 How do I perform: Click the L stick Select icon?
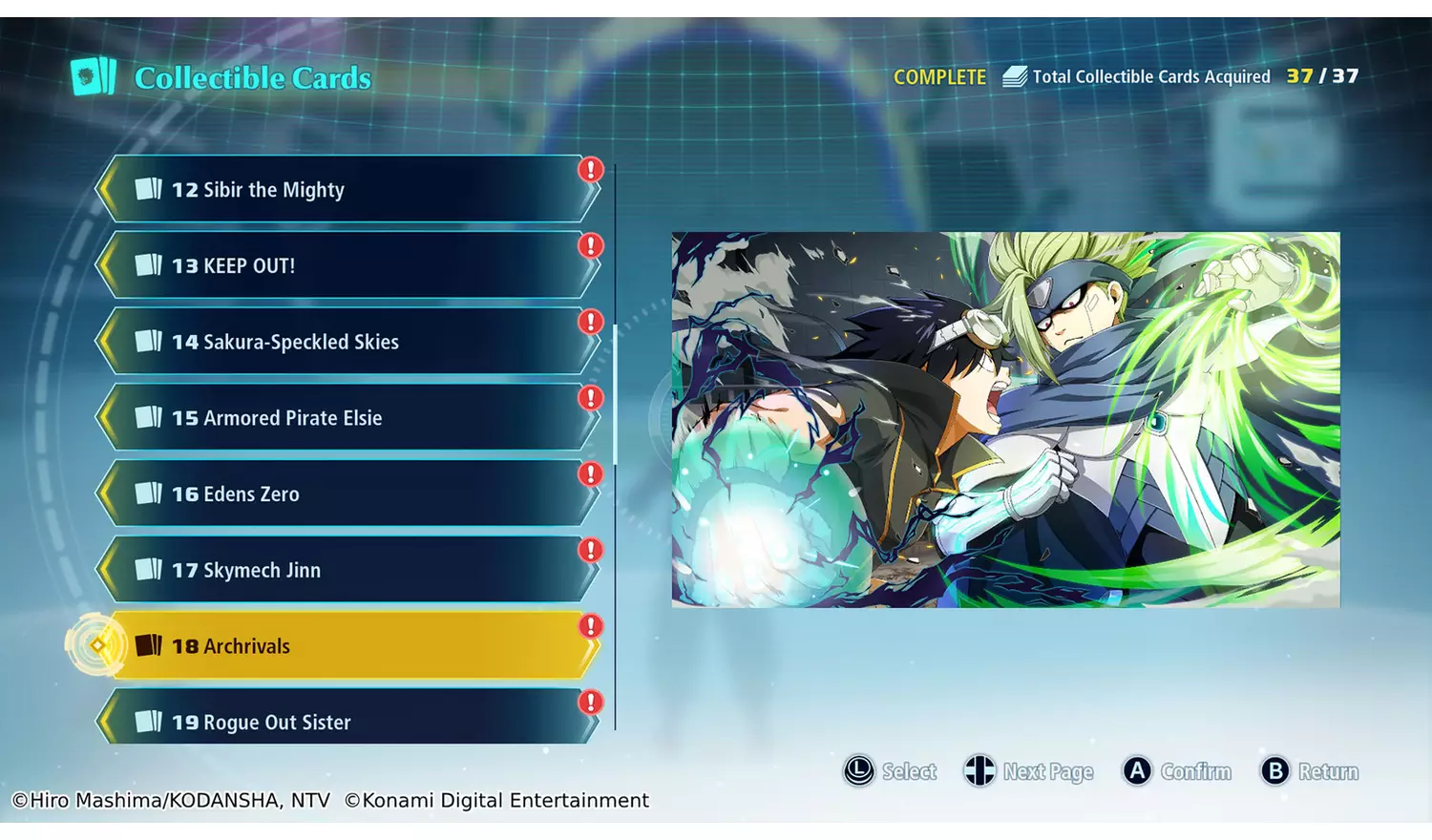coord(860,771)
